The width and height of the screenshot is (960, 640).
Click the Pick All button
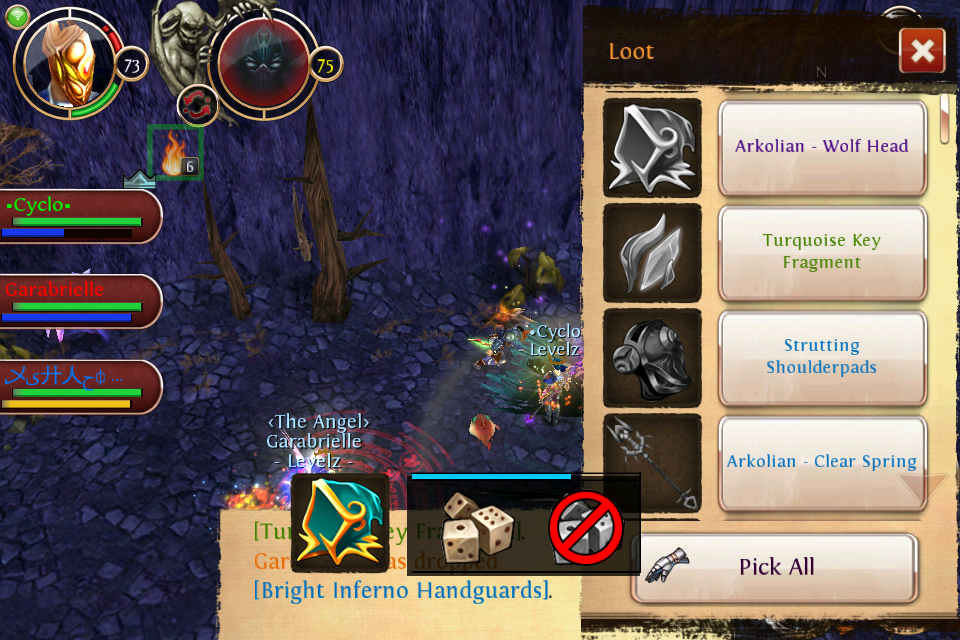click(775, 567)
